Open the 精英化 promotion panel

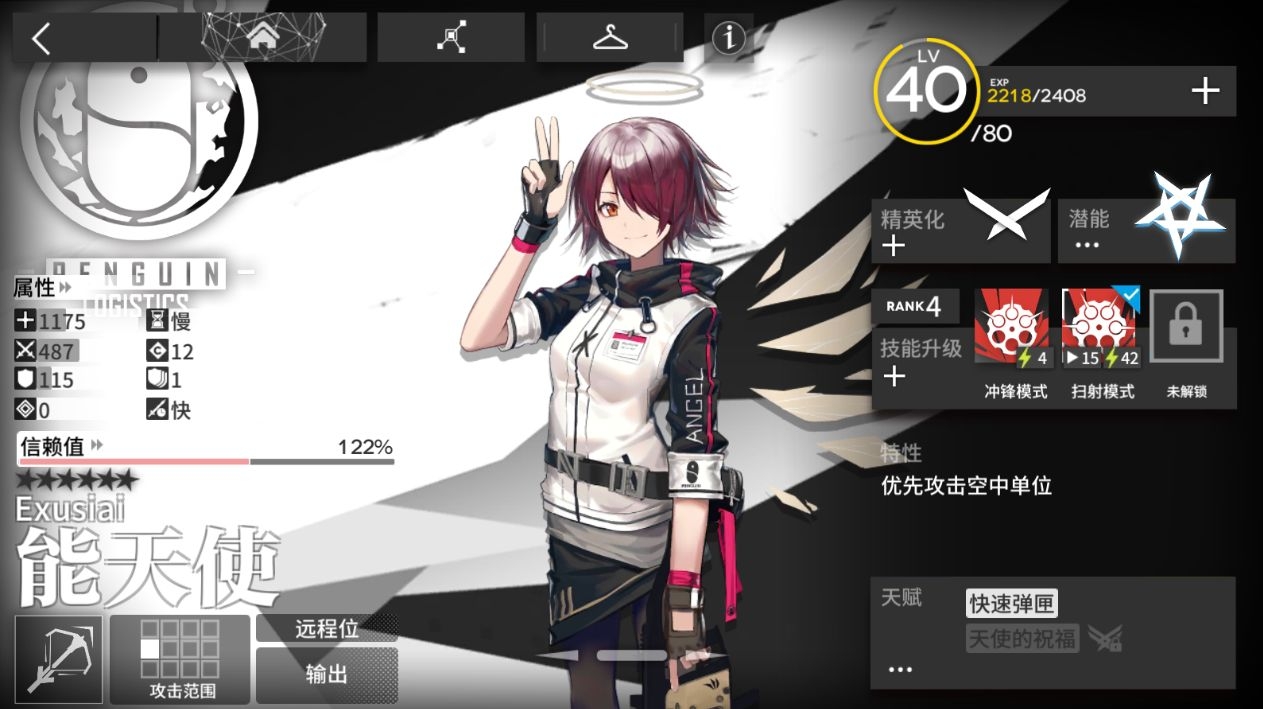(x=962, y=230)
